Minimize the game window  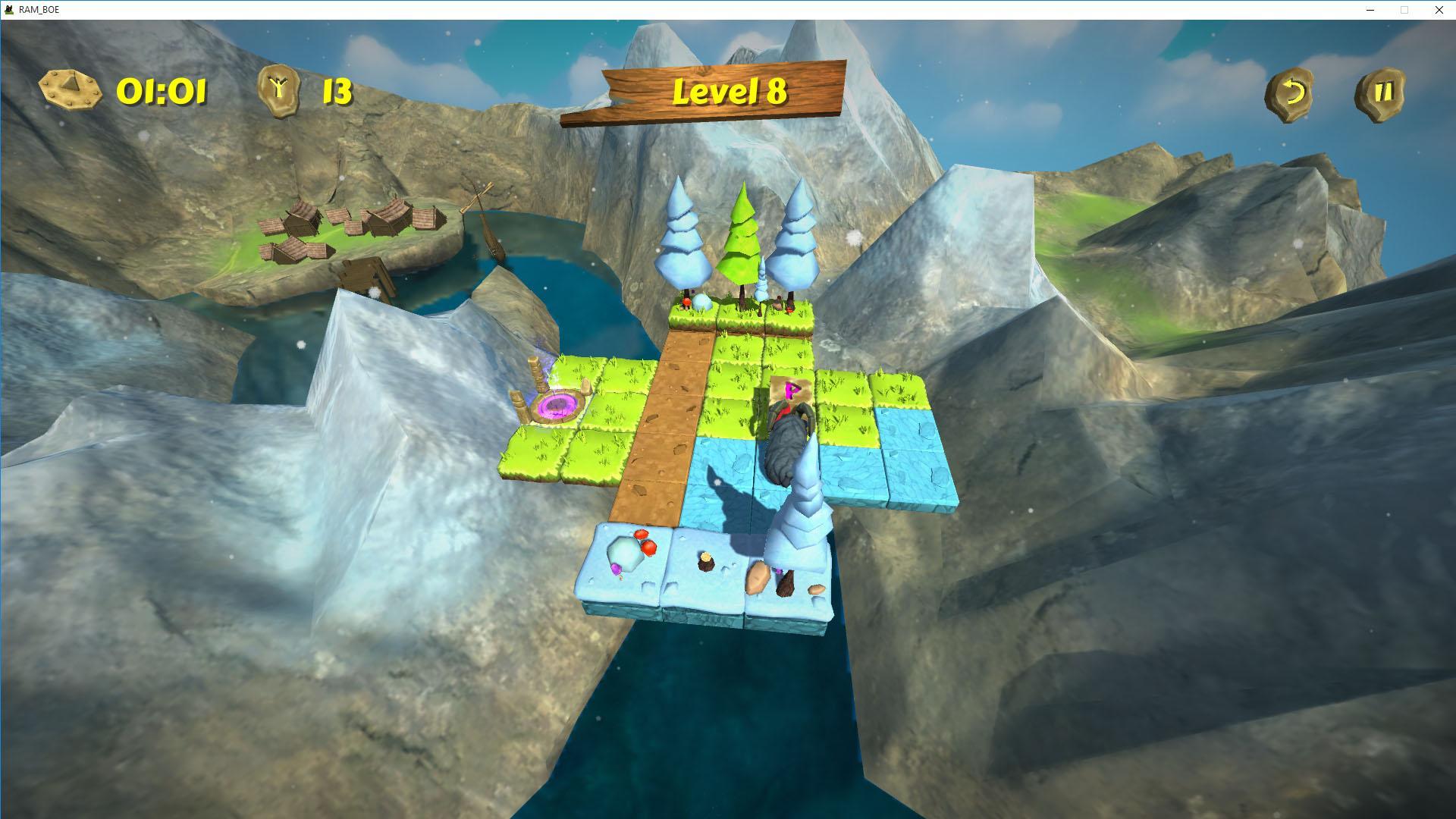[x=1370, y=10]
